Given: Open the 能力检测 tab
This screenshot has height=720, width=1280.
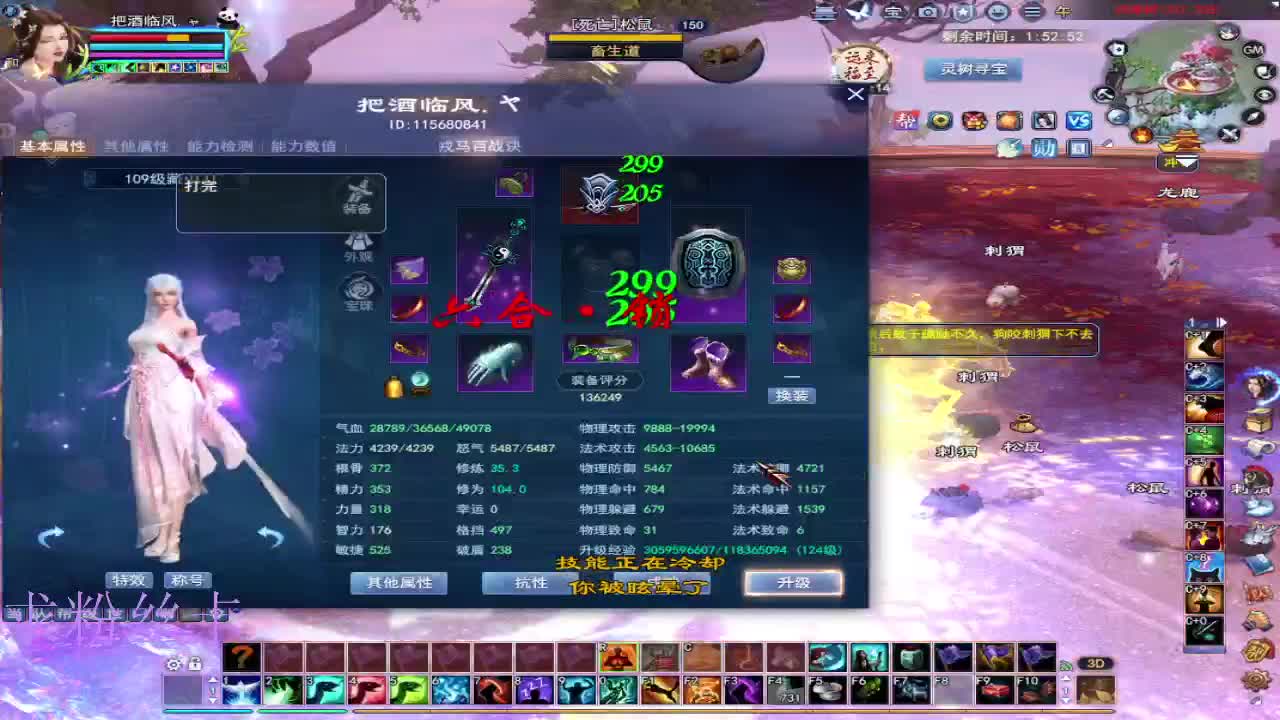Looking at the screenshot, I should (218, 145).
